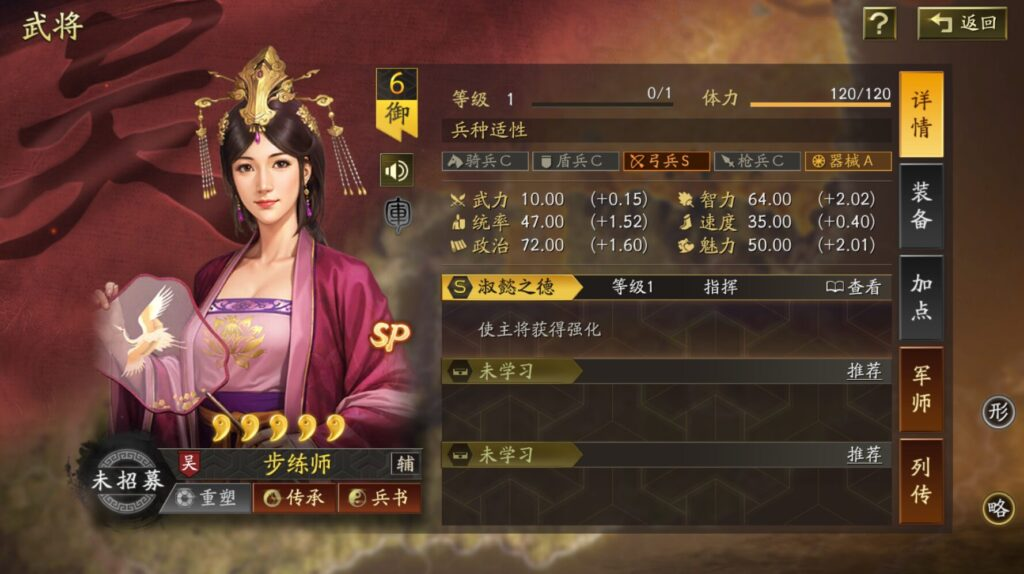Viewport: 1024px width, 574px height.
Task: Select the 弓兵 S troop aptitude
Action: coord(667,161)
